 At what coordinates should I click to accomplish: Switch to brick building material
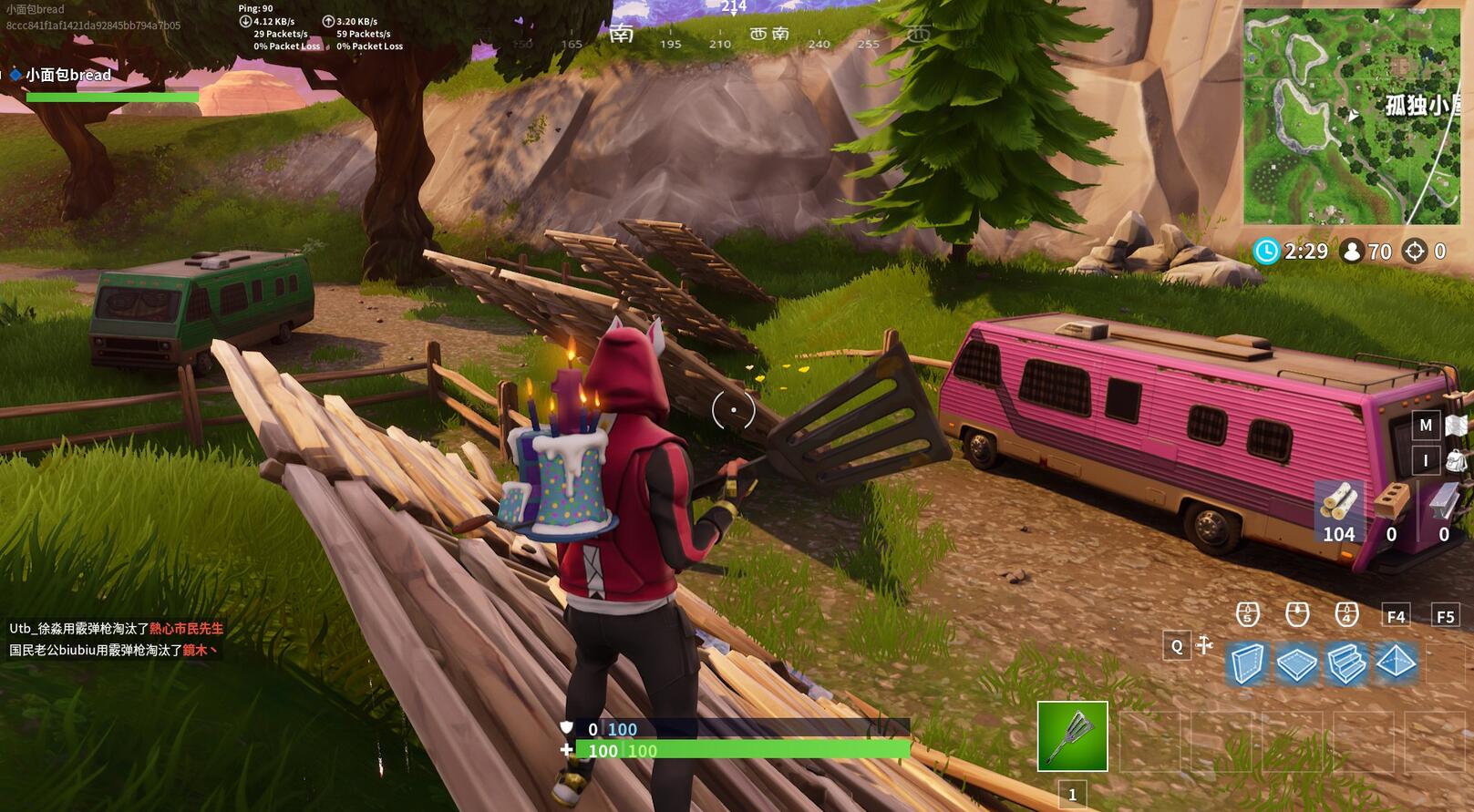coord(1391,512)
